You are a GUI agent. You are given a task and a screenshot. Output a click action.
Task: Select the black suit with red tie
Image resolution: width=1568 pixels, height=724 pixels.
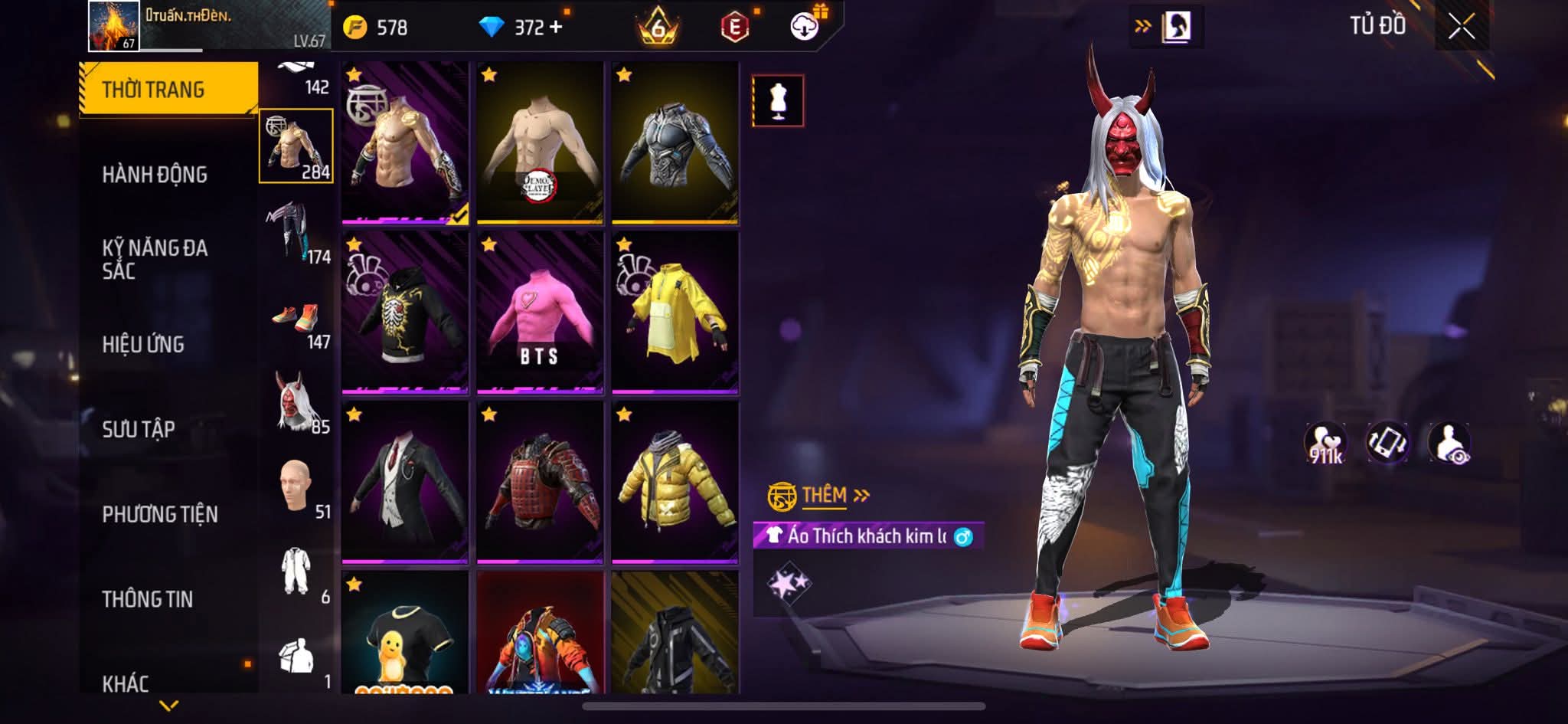[405, 483]
